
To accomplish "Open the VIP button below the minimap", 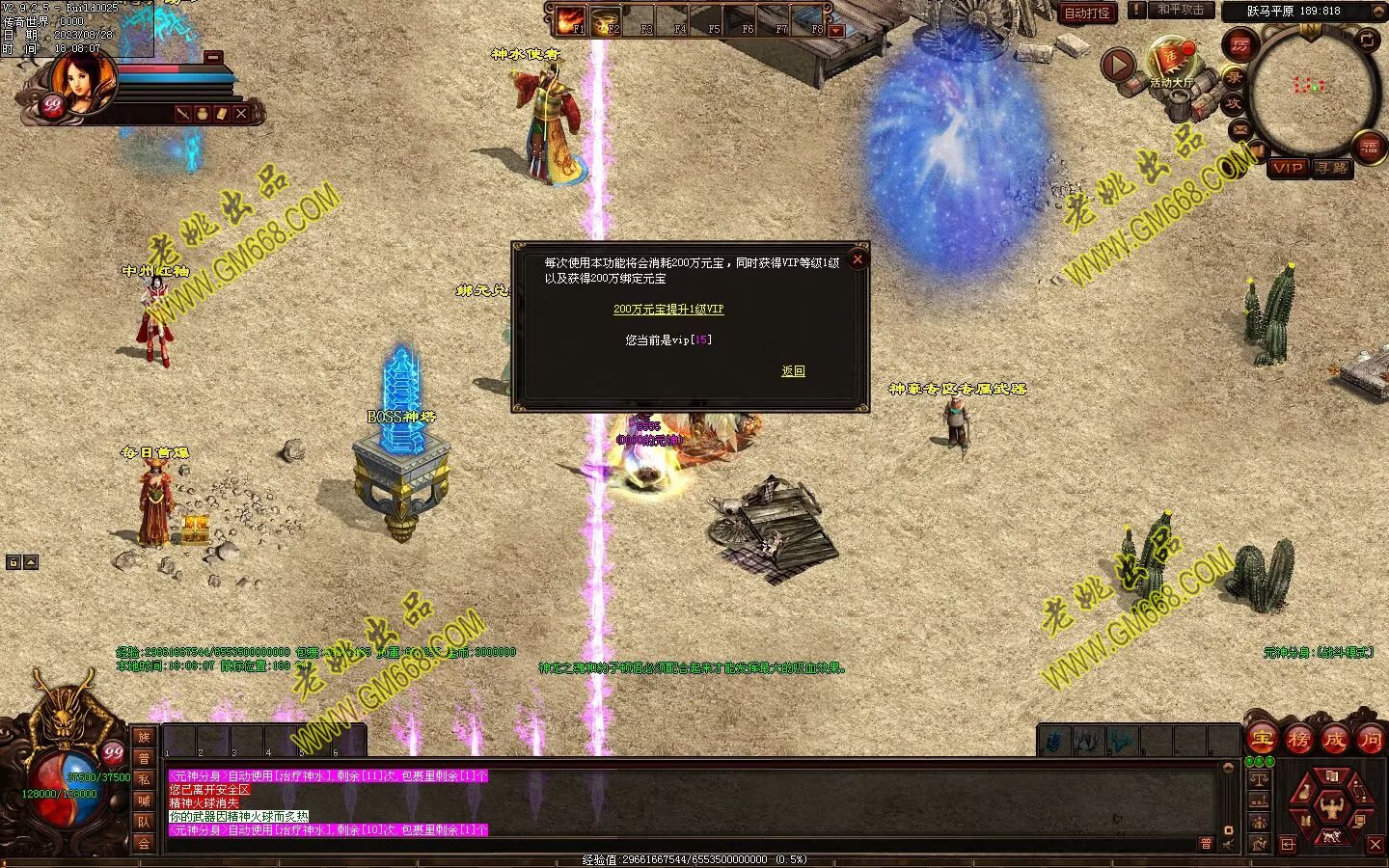I will [1287, 168].
